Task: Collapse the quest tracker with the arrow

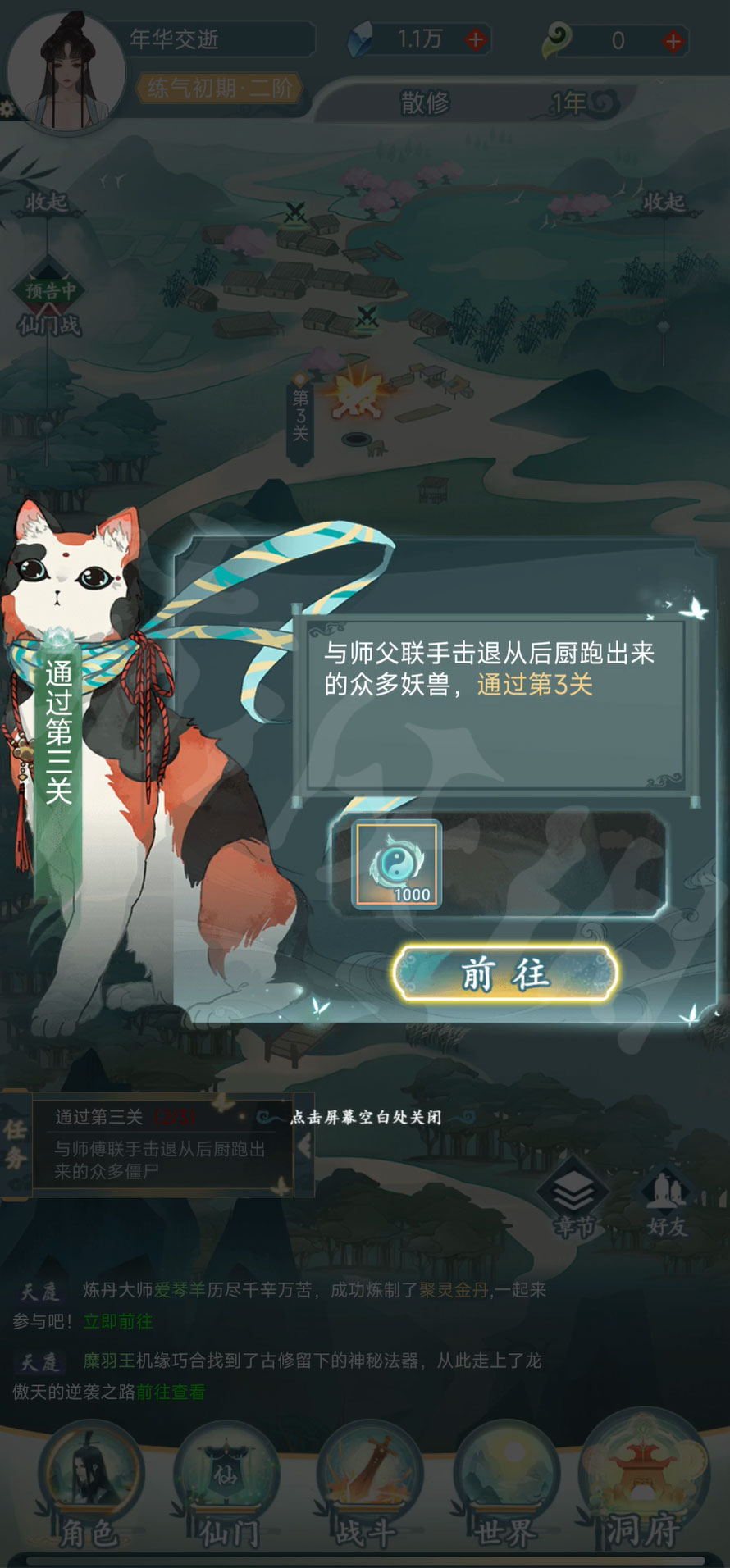Action: [x=303, y=1146]
